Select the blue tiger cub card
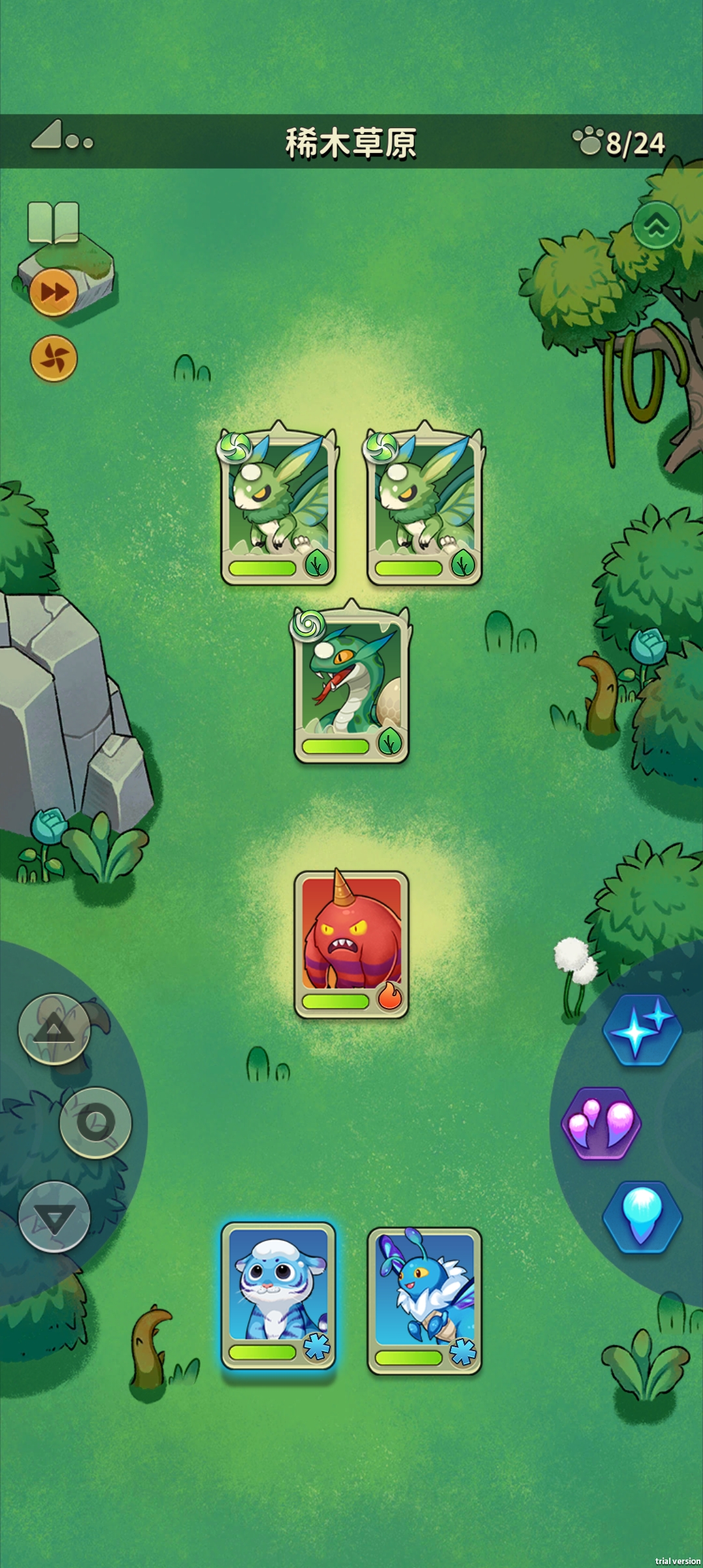This screenshot has height=1568, width=703. tap(279, 1295)
